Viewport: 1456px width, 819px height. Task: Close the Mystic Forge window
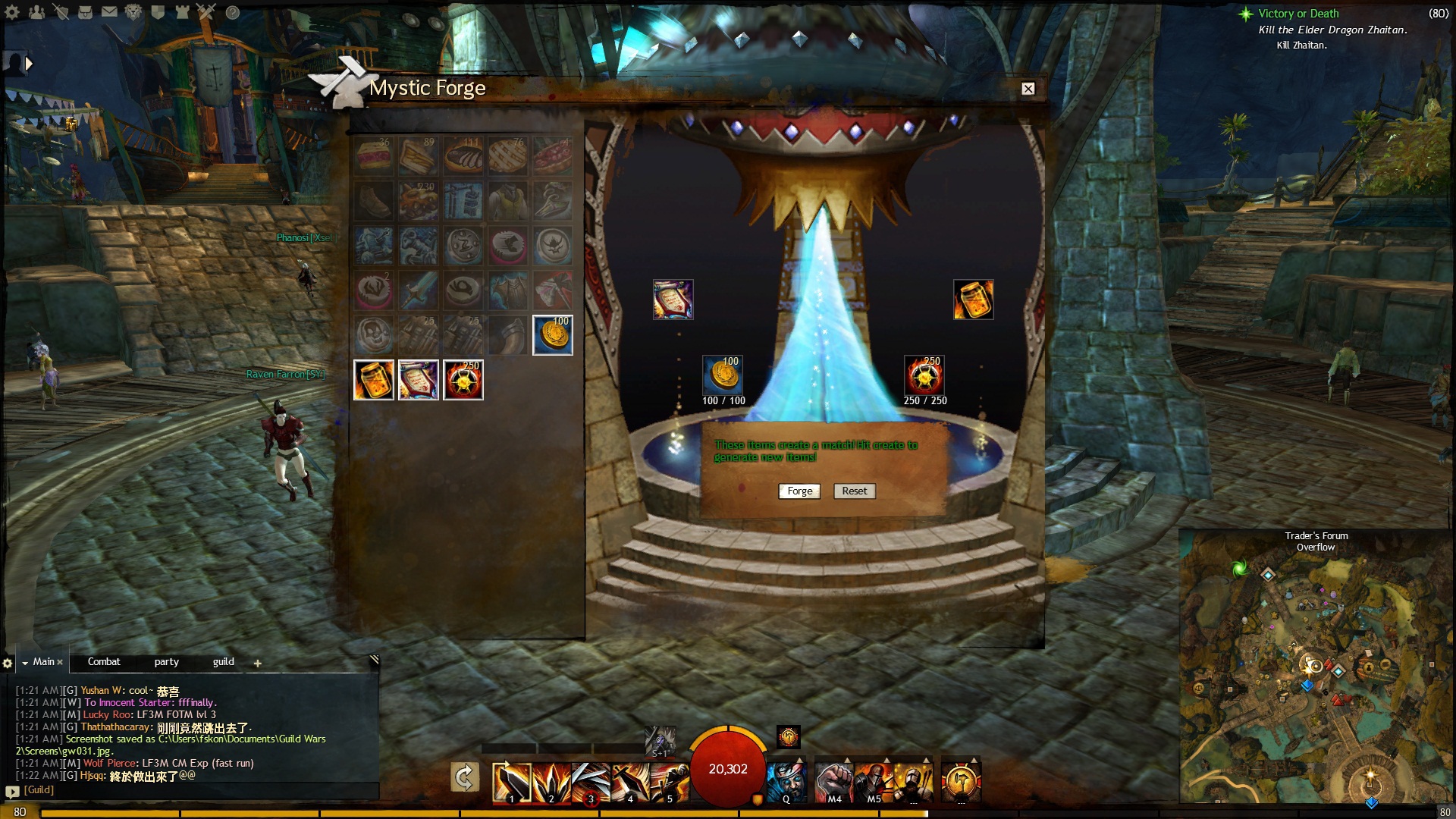pos(1028,89)
